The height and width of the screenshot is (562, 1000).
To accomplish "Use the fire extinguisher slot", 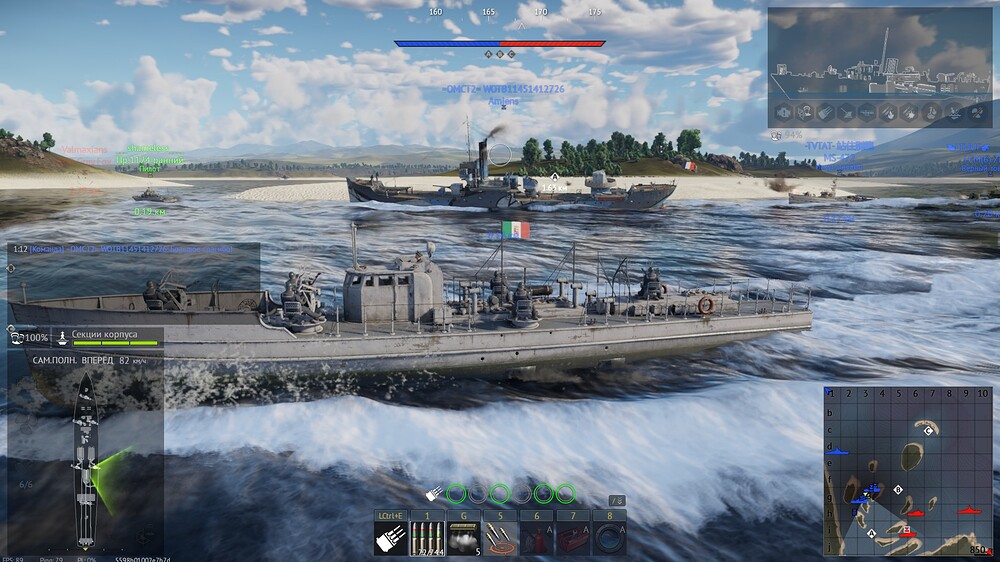I will click(536, 538).
